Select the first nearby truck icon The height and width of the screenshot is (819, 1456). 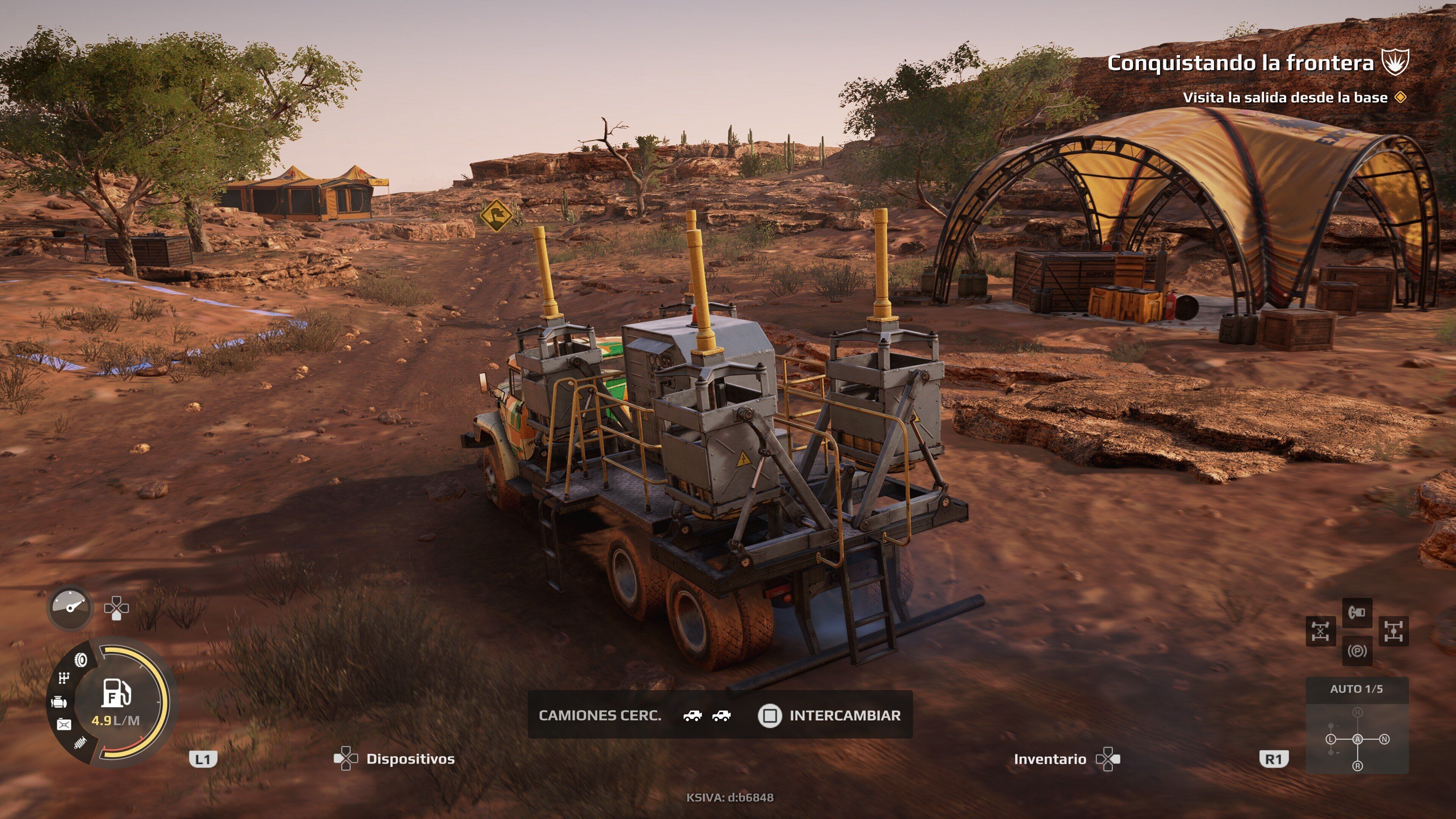click(692, 716)
